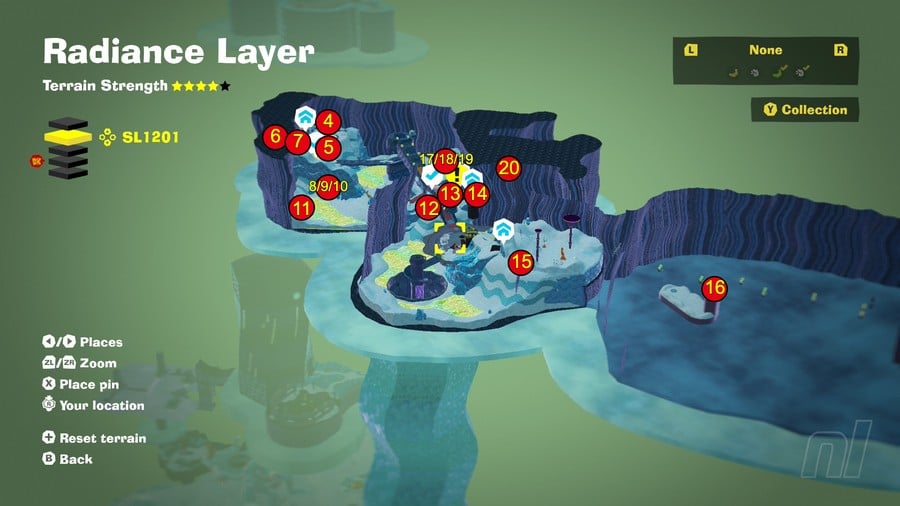900x506 pixels.
Task: Click the red marker numbered 14
Action: tap(477, 194)
